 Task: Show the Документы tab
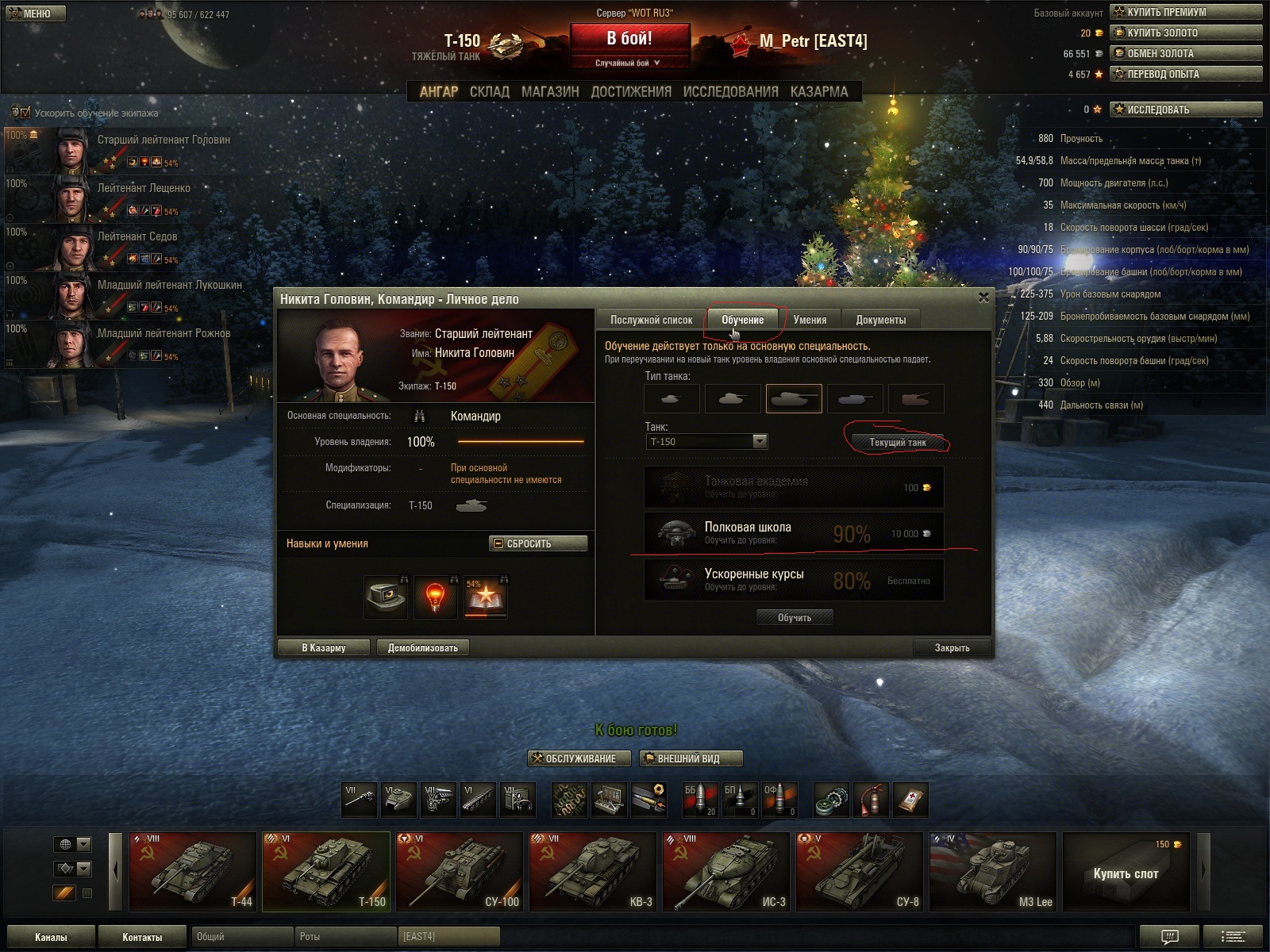click(880, 320)
